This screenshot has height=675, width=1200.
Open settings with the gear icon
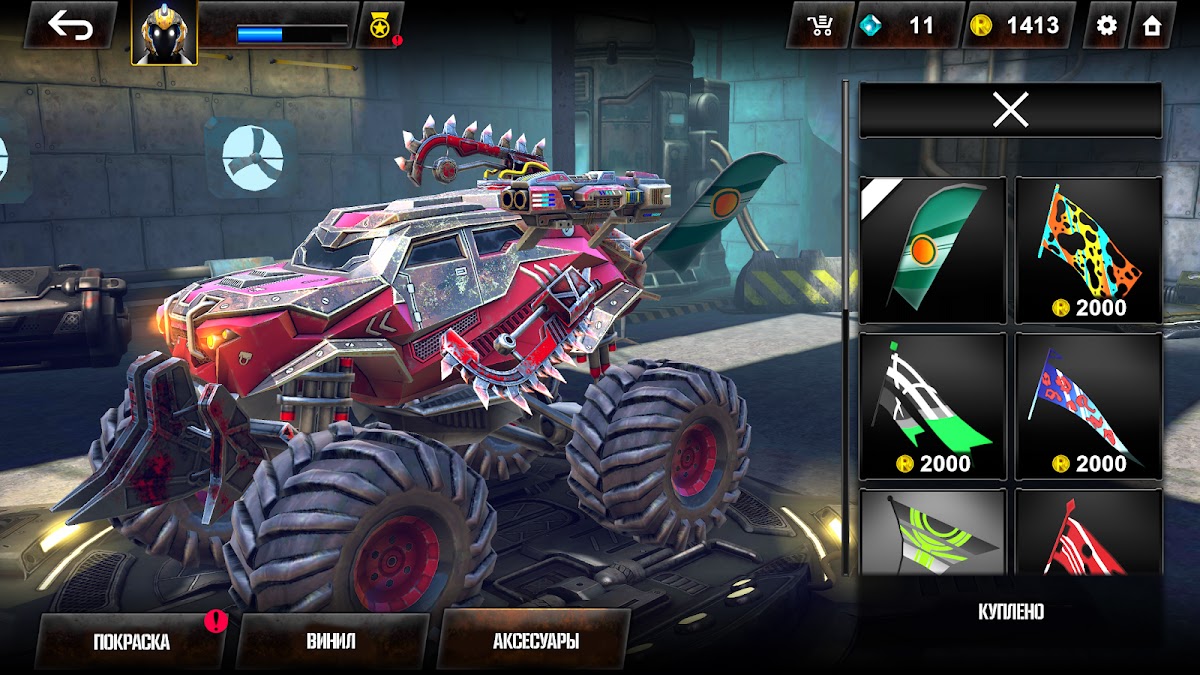1106,26
